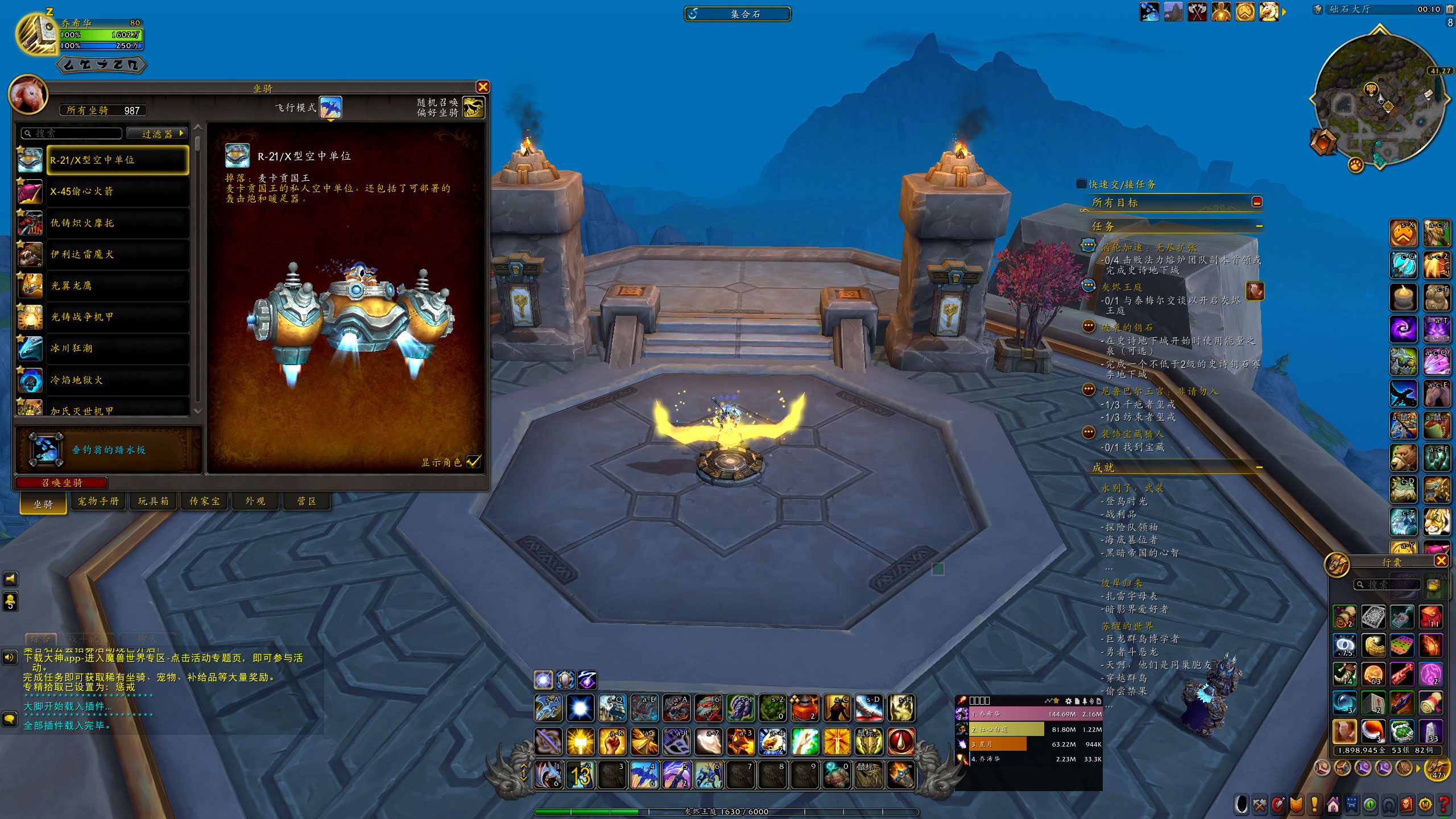Summon random favorite mount icon
1456x819 pixels.
[x=473, y=107]
